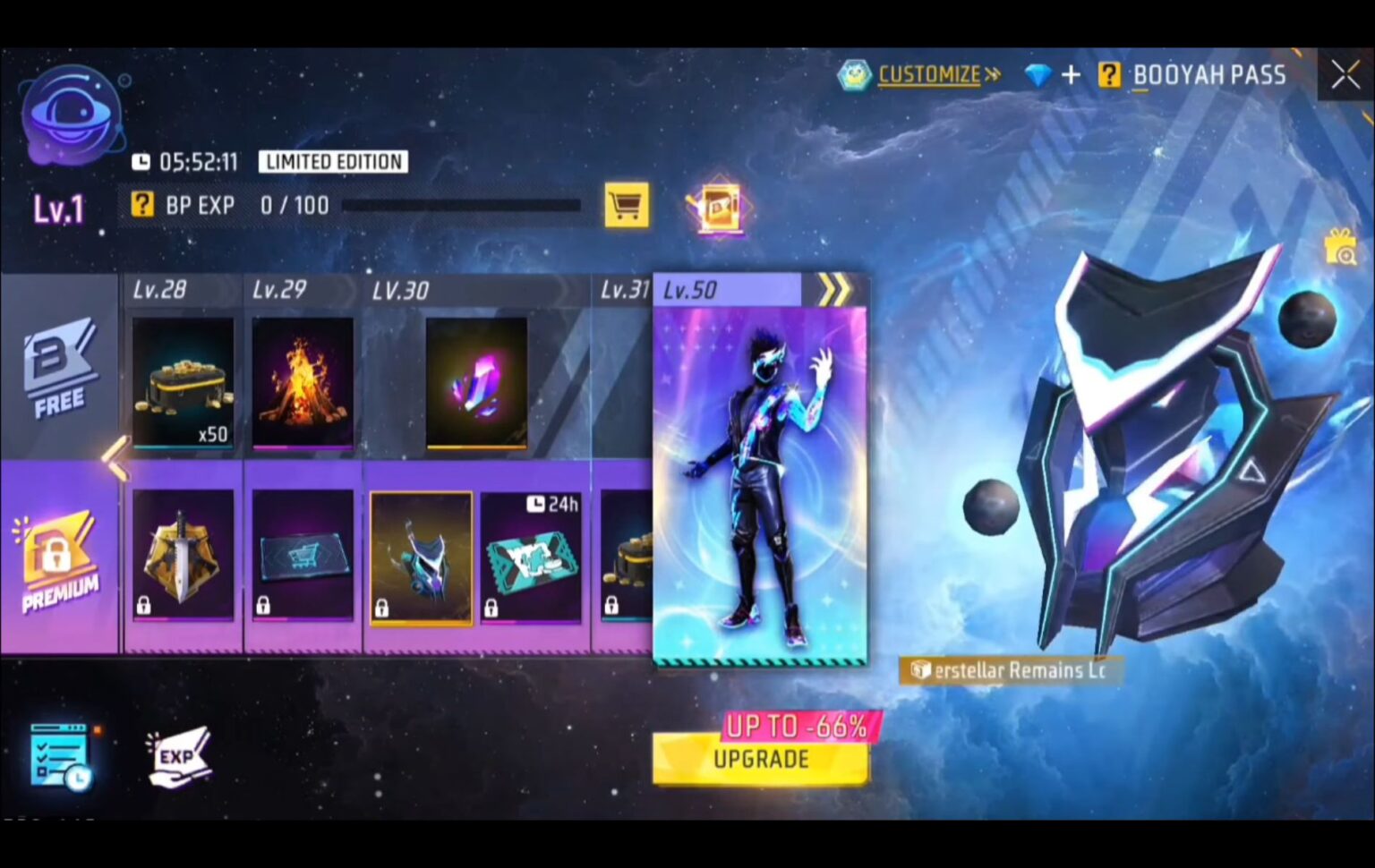Tap the question mark token before BOOYAH PASS
Image resolution: width=1375 pixels, height=868 pixels.
pyautogui.click(x=1110, y=75)
